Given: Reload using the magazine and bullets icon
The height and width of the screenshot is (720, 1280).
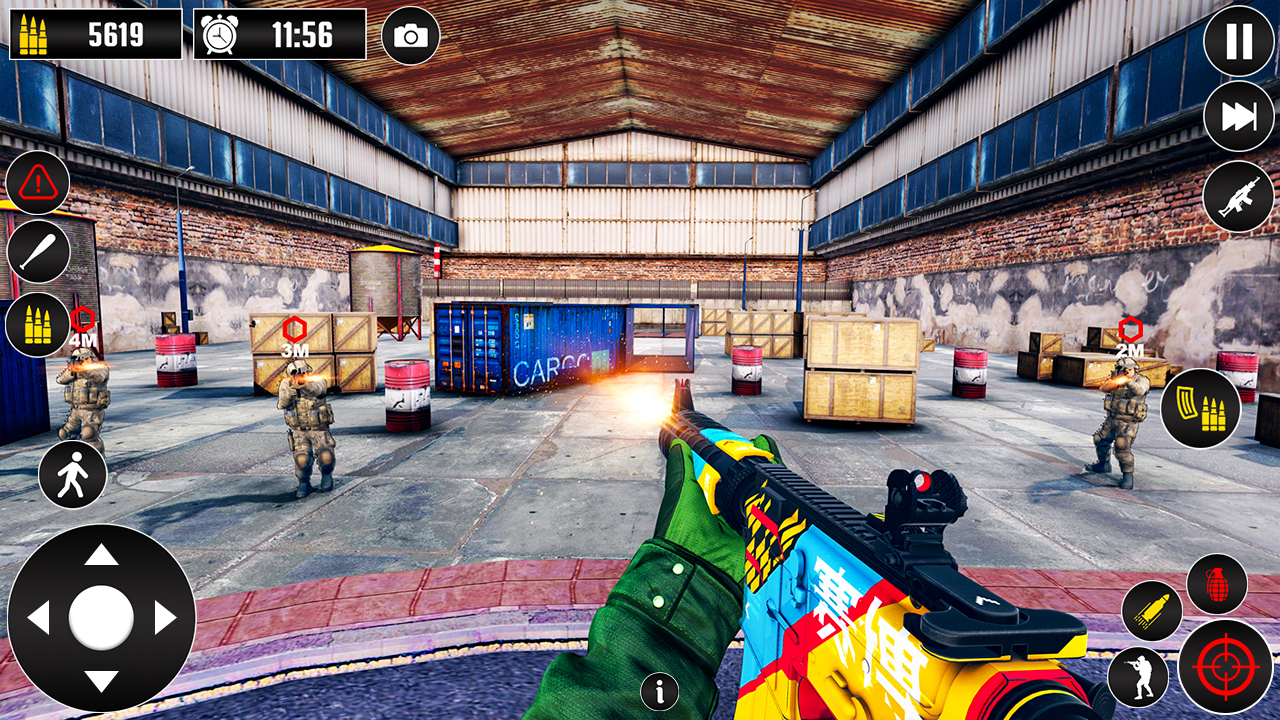Looking at the screenshot, I should pyautogui.click(x=1205, y=405).
